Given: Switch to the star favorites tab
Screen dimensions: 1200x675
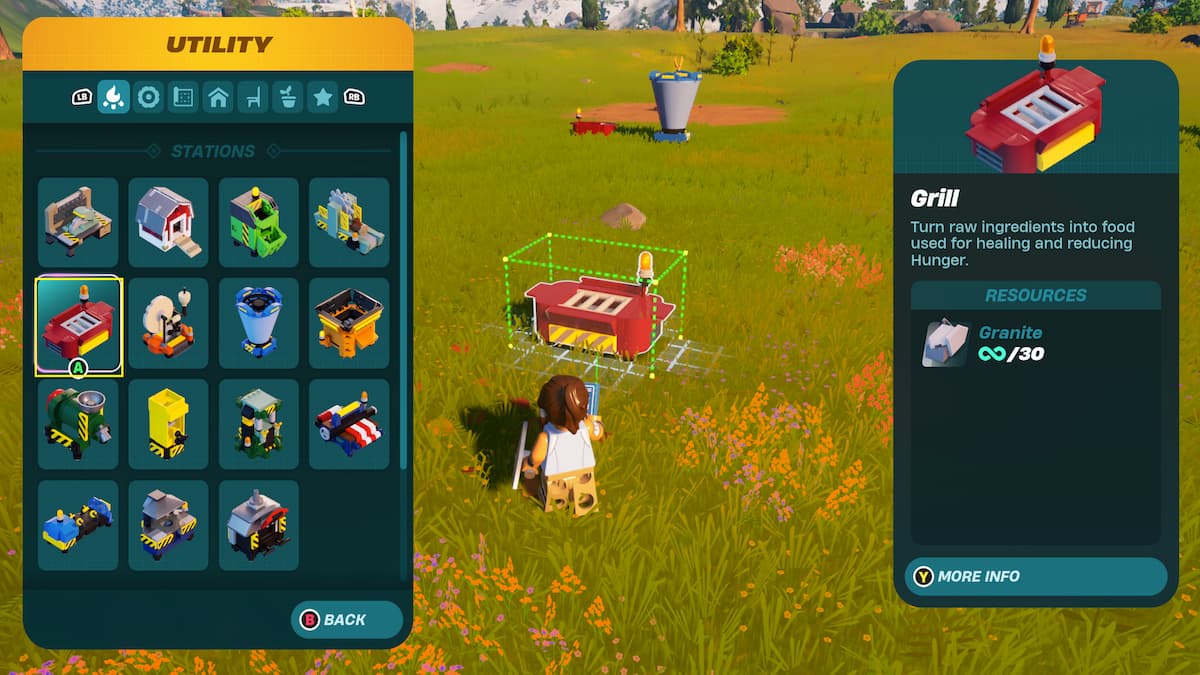Looking at the screenshot, I should click(x=322, y=97).
